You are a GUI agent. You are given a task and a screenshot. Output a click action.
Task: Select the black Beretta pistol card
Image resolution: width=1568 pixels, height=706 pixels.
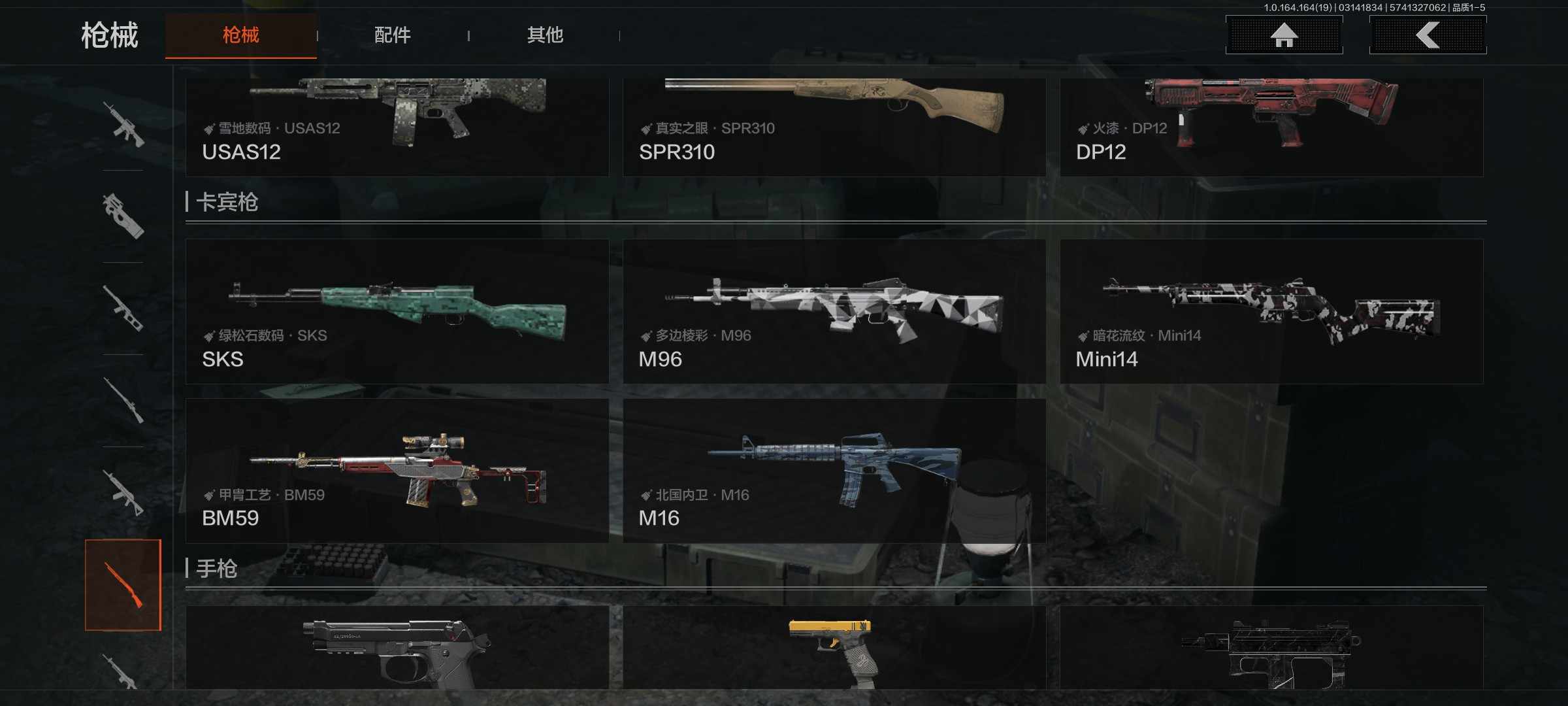[397, 647]
